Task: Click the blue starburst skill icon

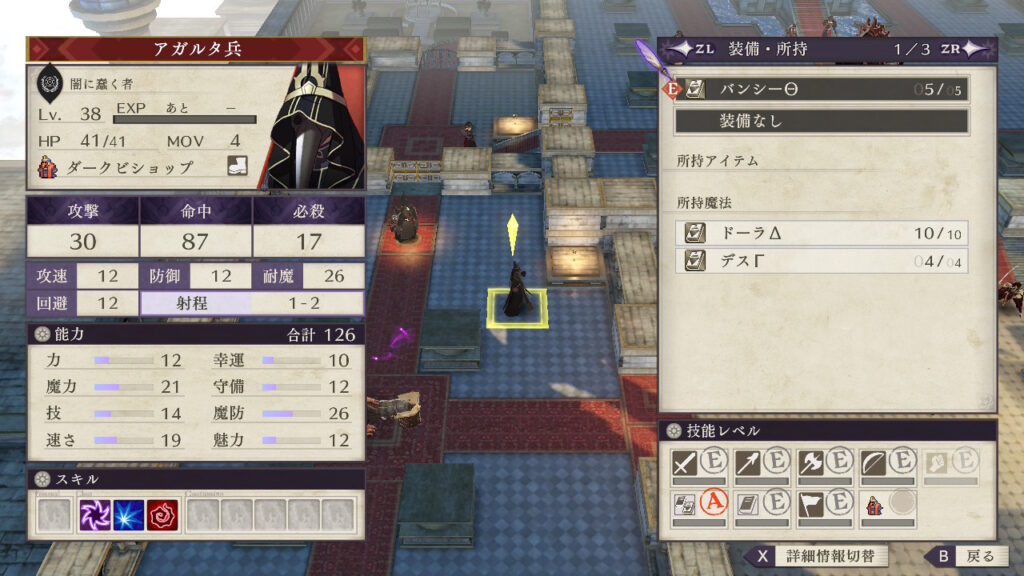Action: pyautogui.click(x=129, y=514)
